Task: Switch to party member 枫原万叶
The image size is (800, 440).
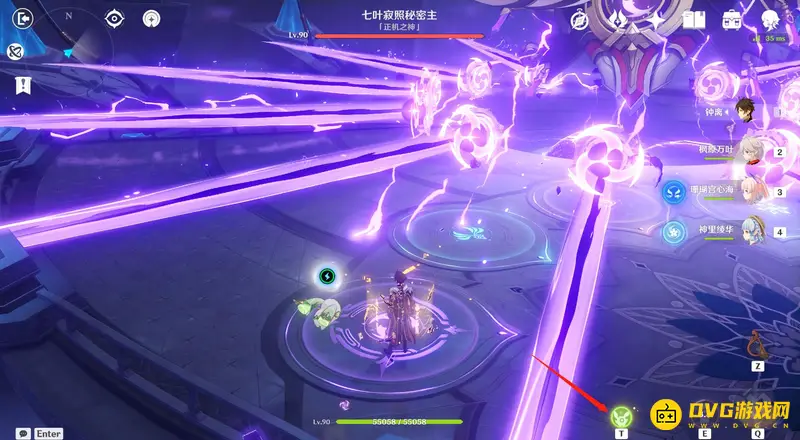Action: [755, 152]
